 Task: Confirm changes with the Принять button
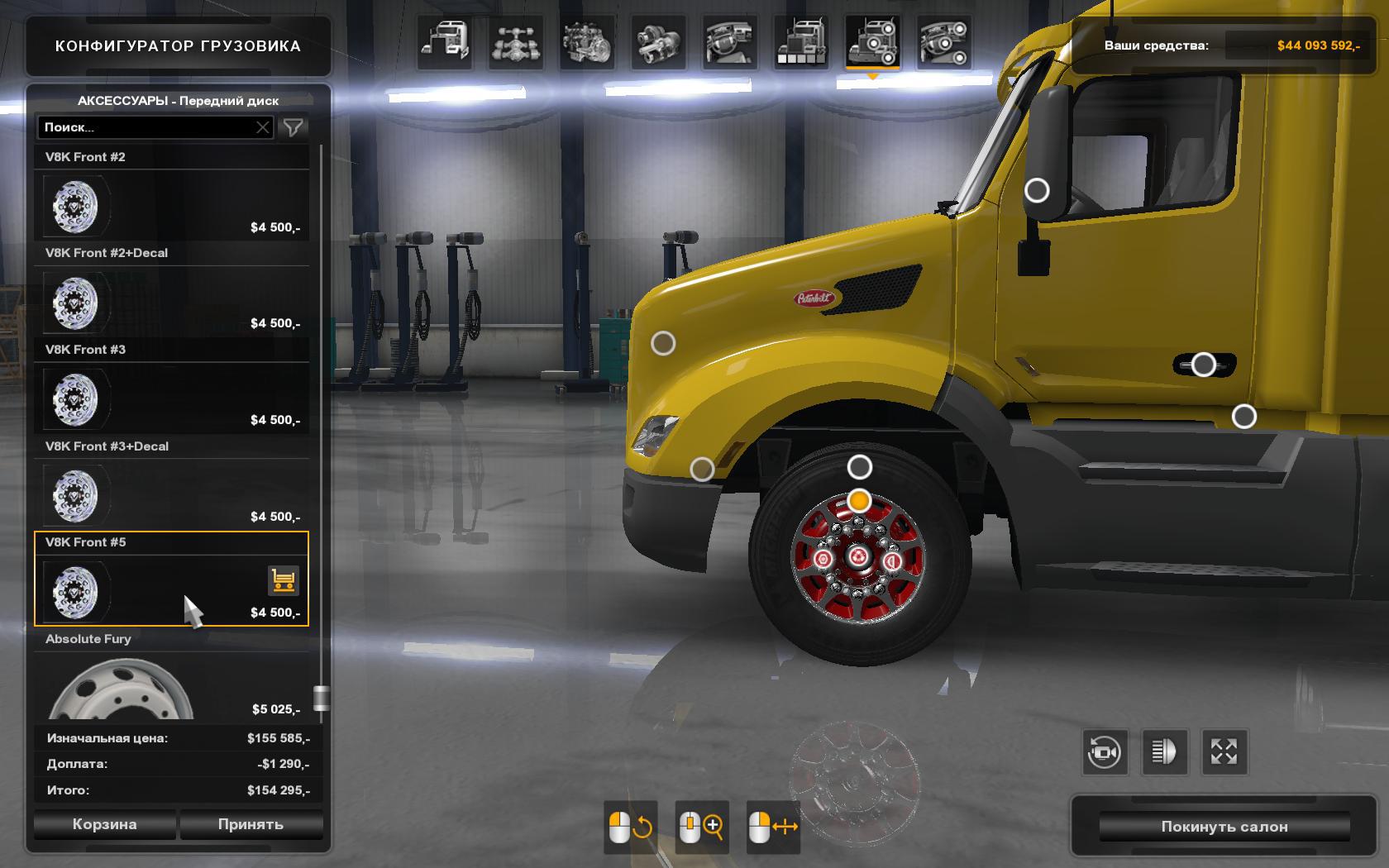(251, 824)
